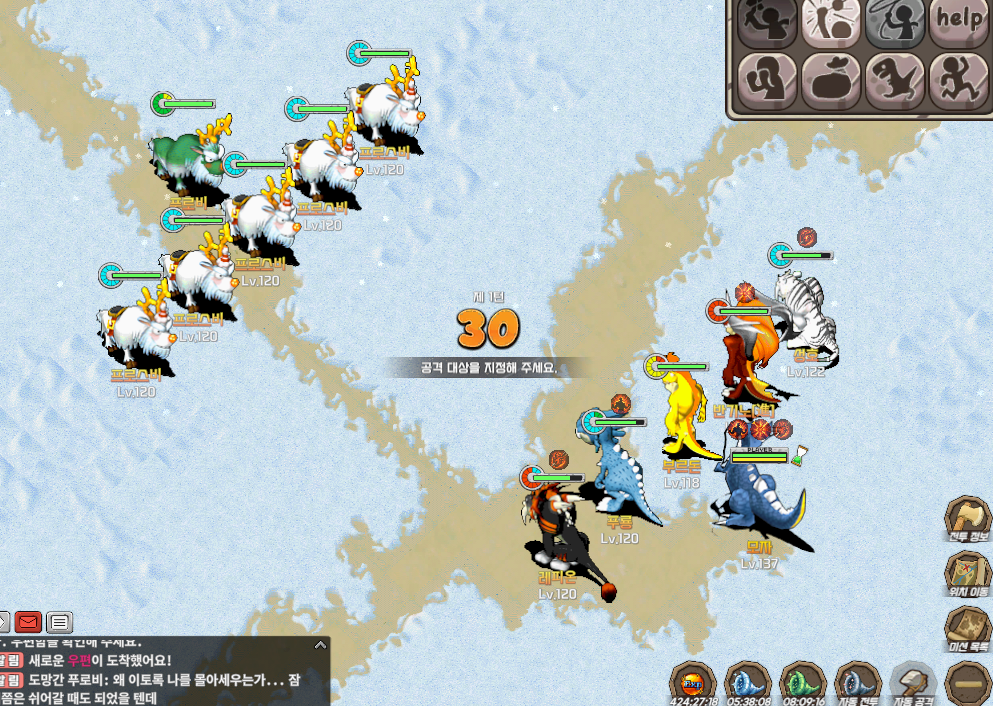Select the lasso capture command

pyautogui.click(x=895, y=20)
